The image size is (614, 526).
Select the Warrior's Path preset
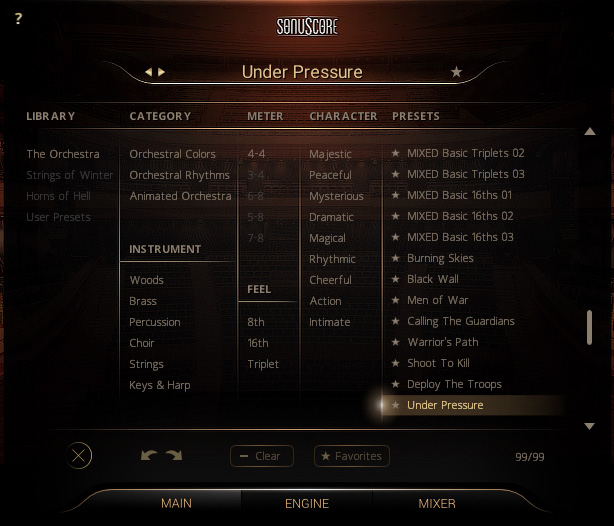tap(442, 343)
